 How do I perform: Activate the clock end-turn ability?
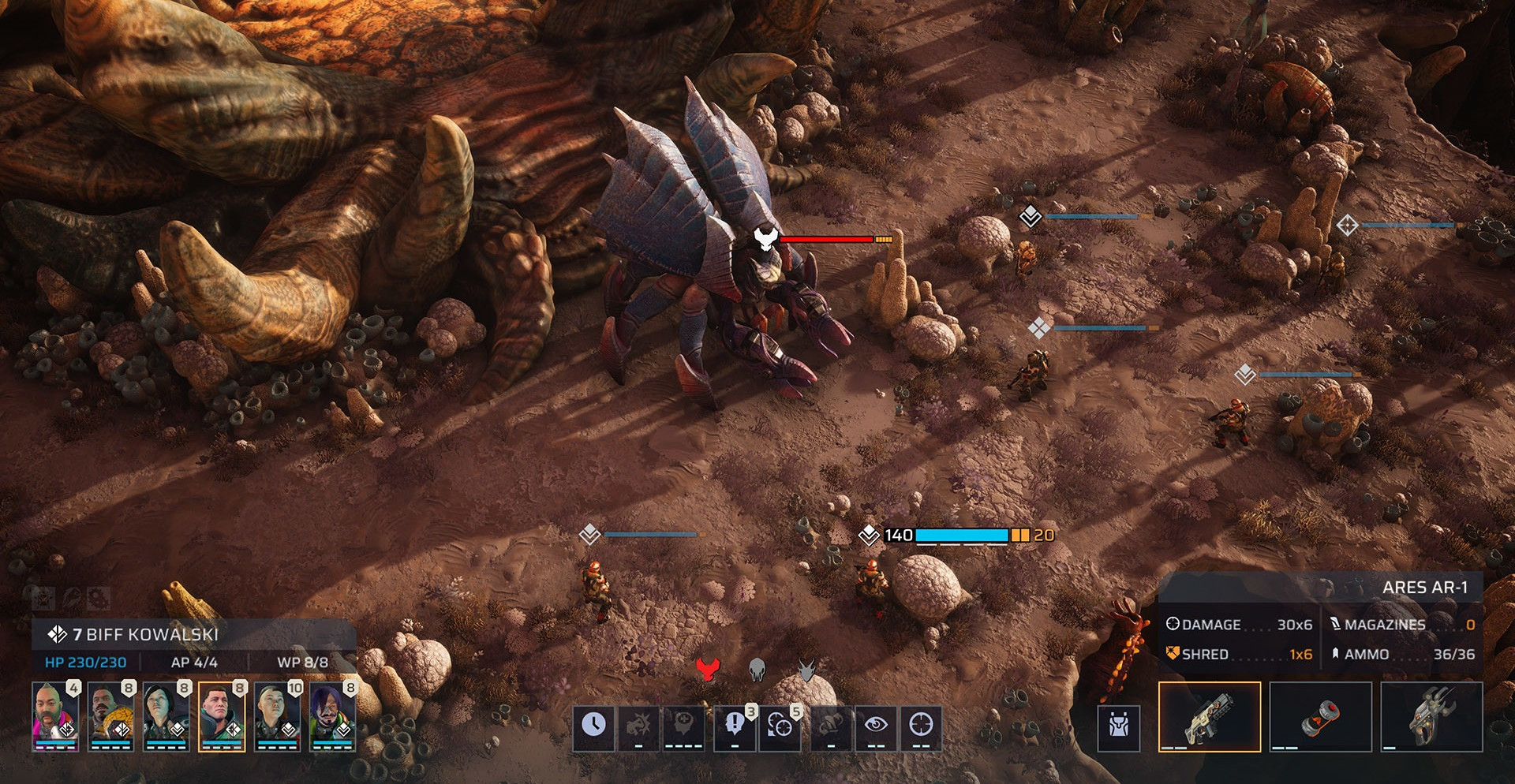coord(593,724)
